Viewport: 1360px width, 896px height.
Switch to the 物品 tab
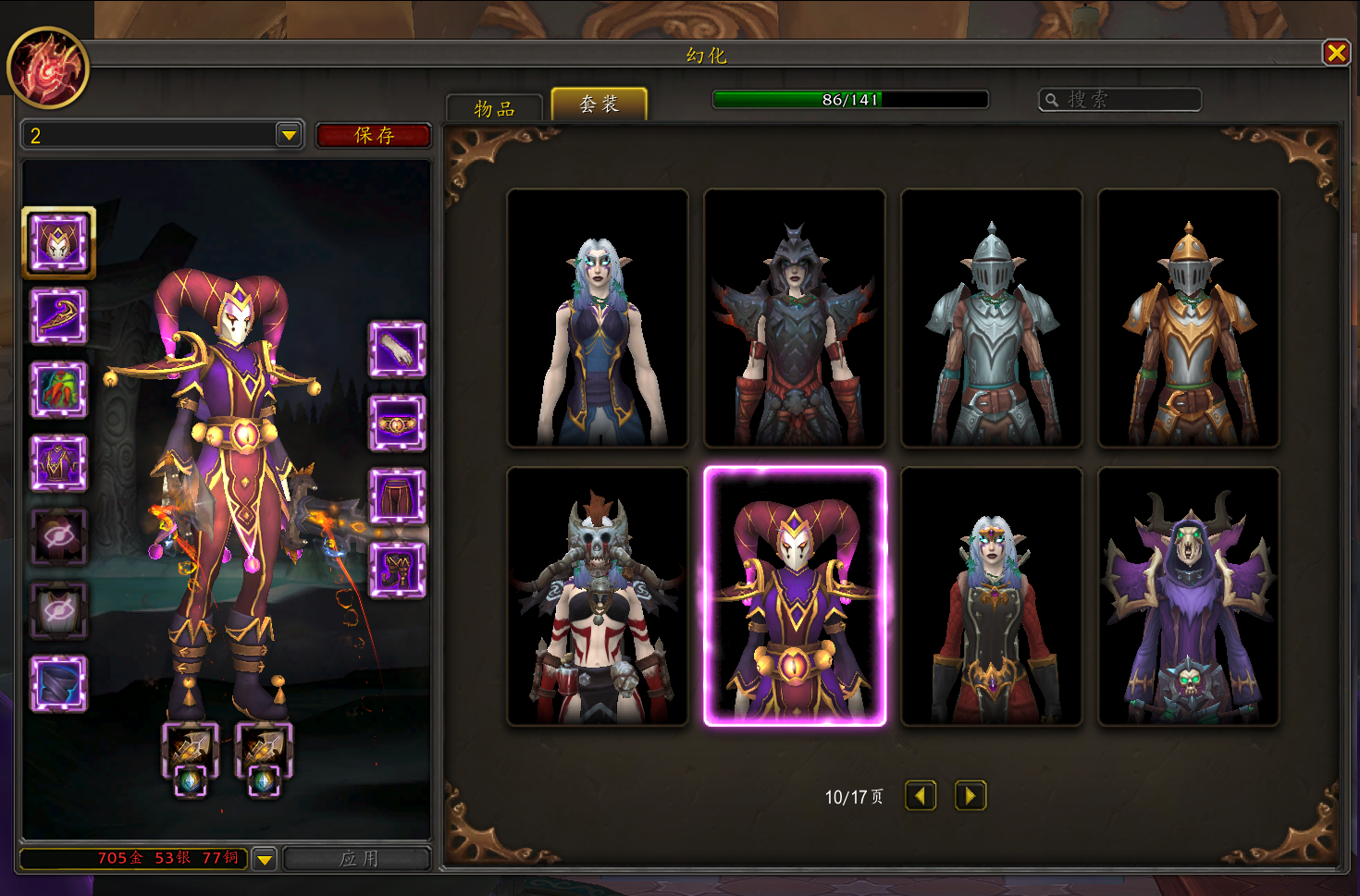pyautogui.click(x=494, y=108)
